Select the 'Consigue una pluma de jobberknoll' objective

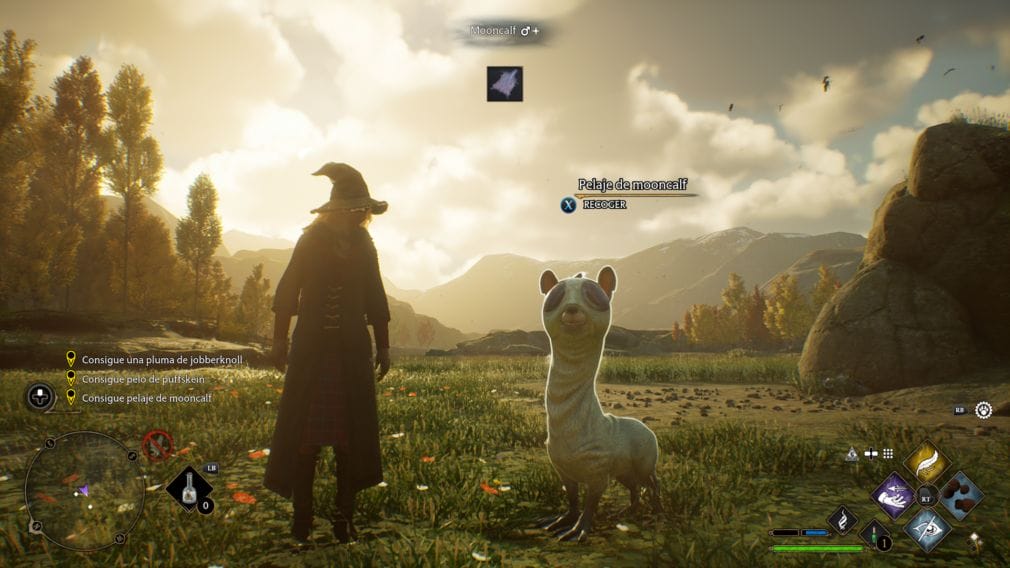point(162,359)
